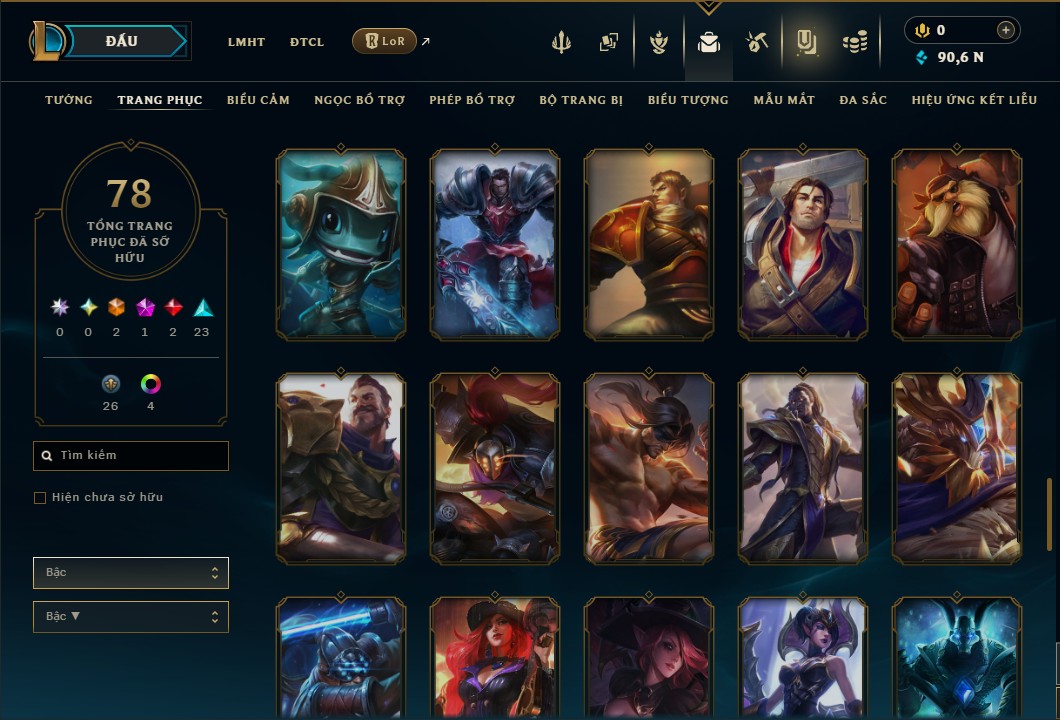The height and width of the screenshot is (720, 1060).
Task: Open the coin stack store icon
Action: 854,42
